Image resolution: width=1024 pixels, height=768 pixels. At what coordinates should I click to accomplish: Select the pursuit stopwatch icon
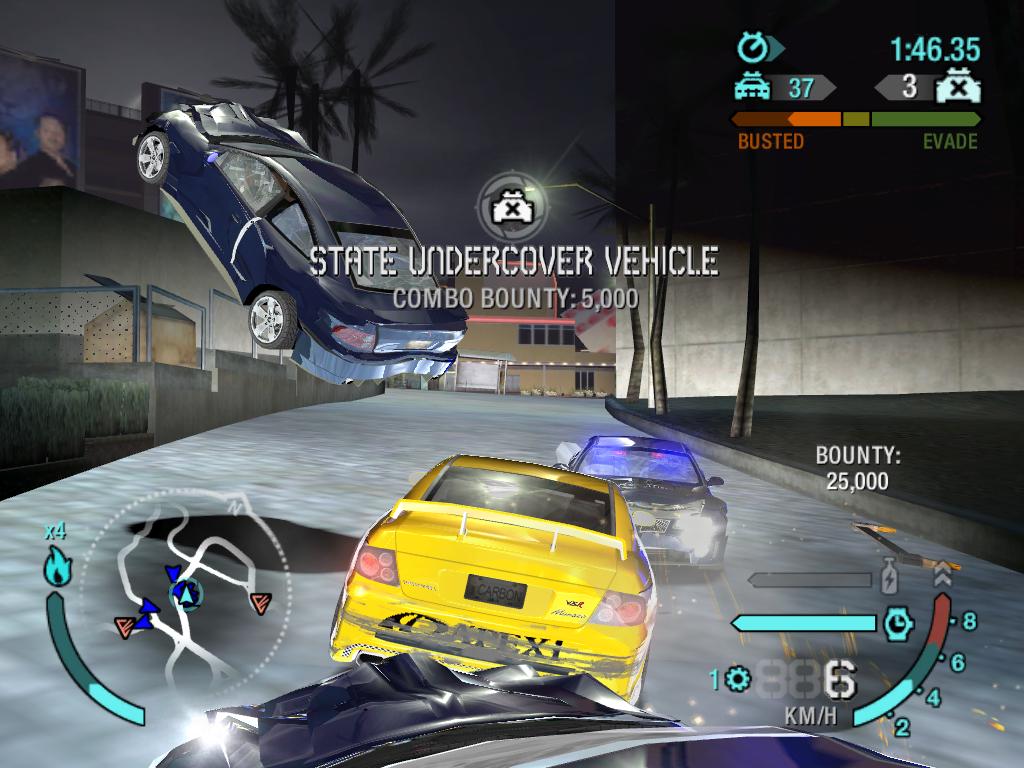tap(752, 47)
